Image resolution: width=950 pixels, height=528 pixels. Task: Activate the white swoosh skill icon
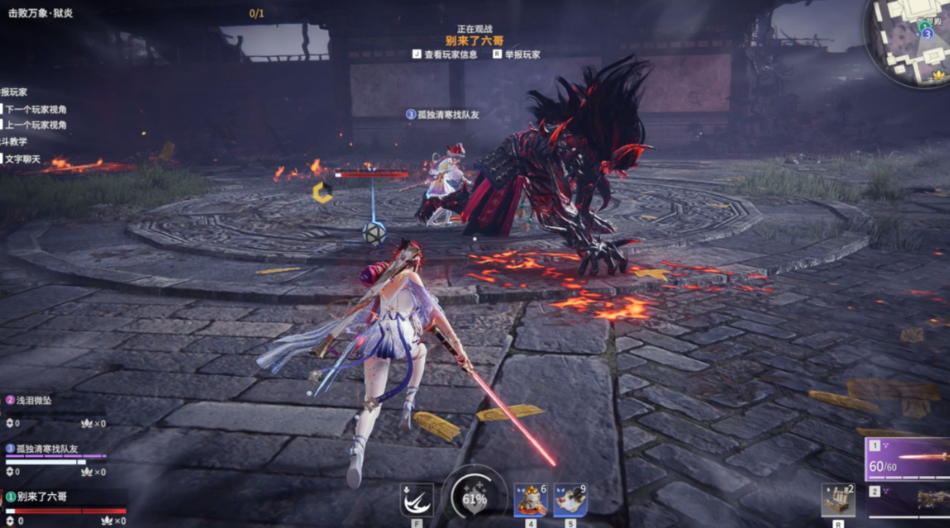tap(416, 498)
